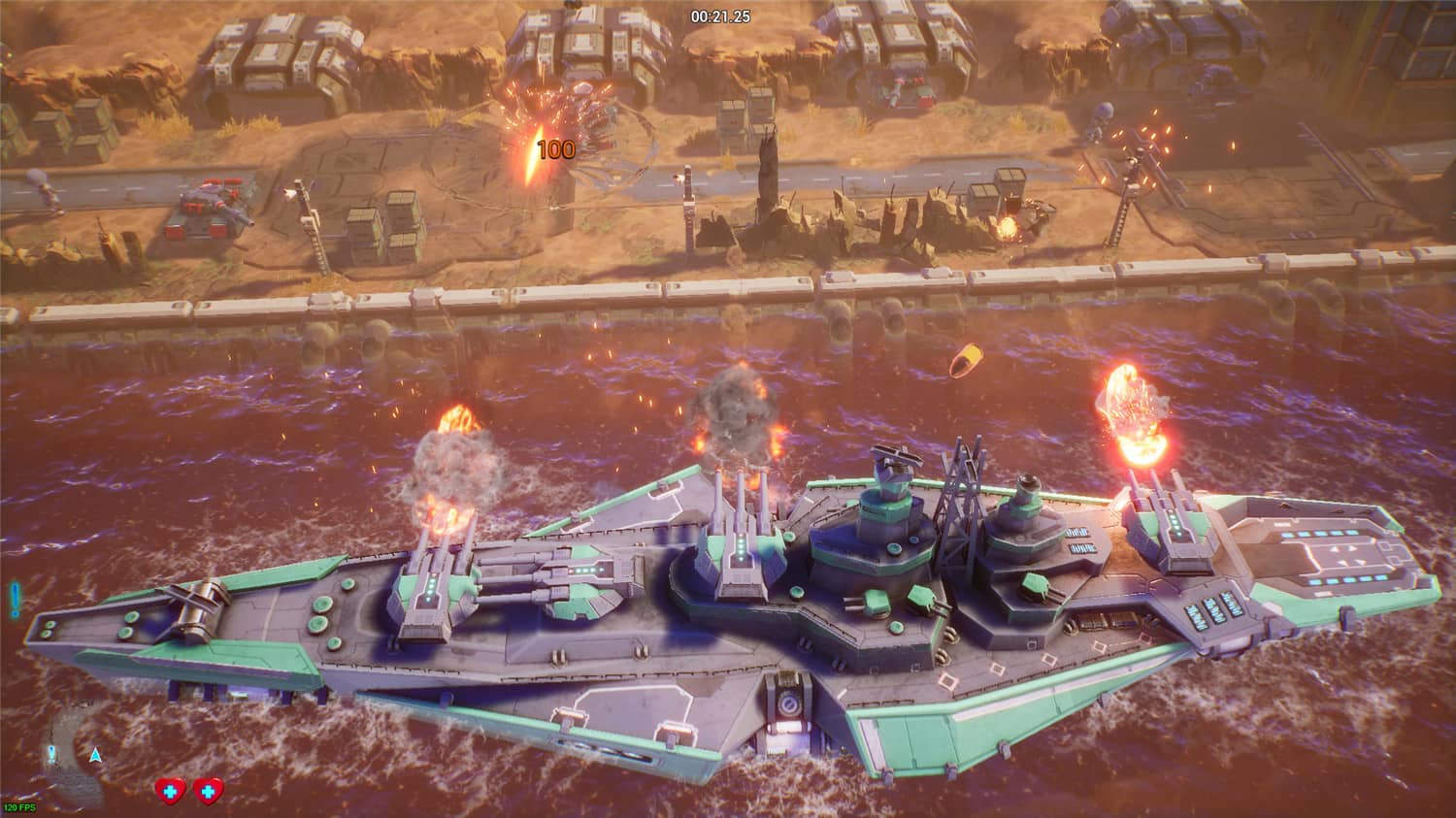Click the exclamation marker on the minimap
Viewport: 1456px width, 818px height.
(51, 754)
